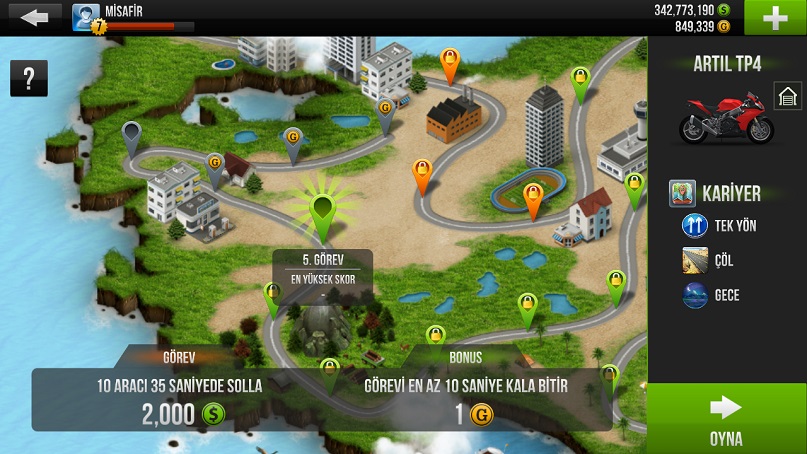The width and height of the screenshot is (807, 454).
Task: Start the mission with OYNA
Action: pos(726,419)
